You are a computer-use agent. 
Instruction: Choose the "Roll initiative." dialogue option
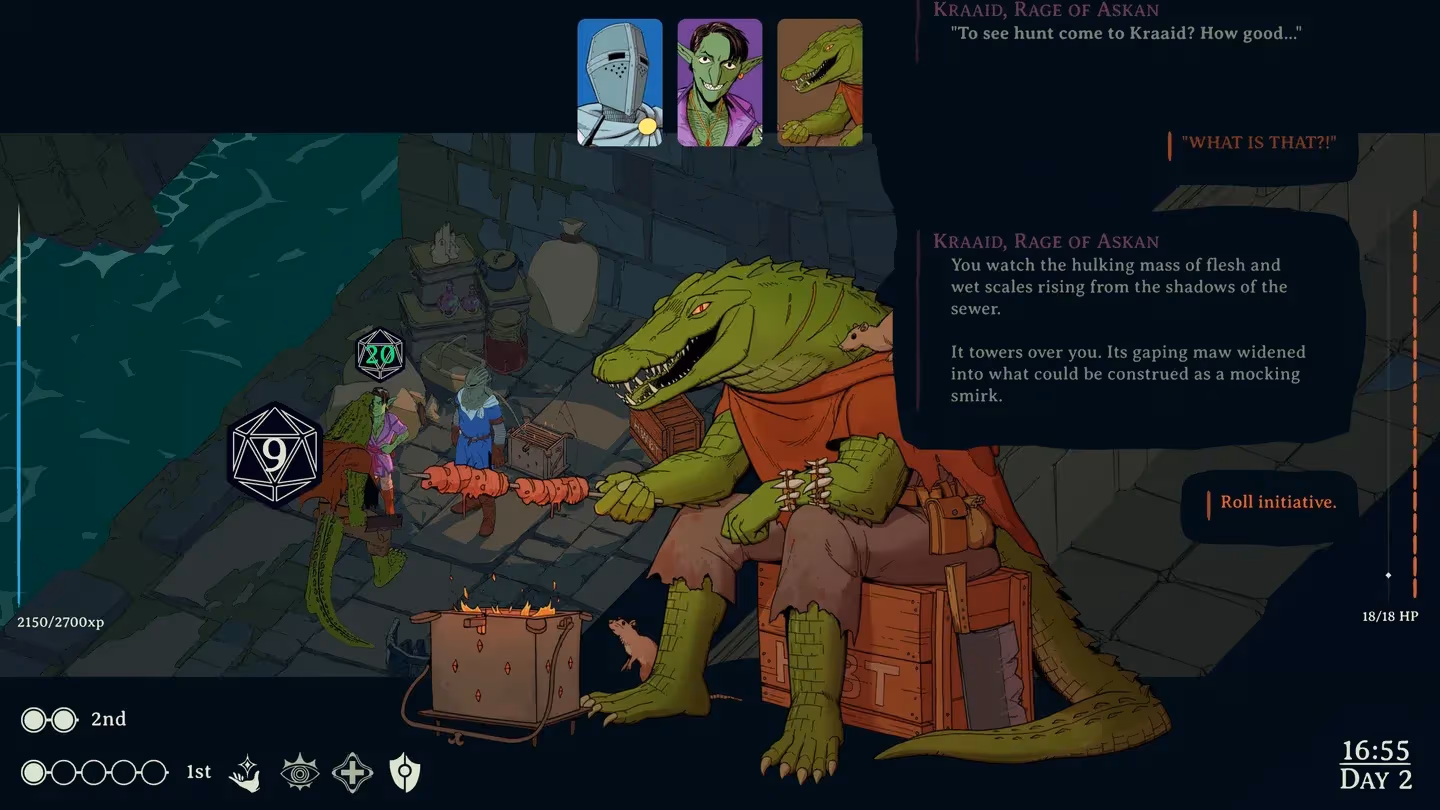click(1278, 502)
